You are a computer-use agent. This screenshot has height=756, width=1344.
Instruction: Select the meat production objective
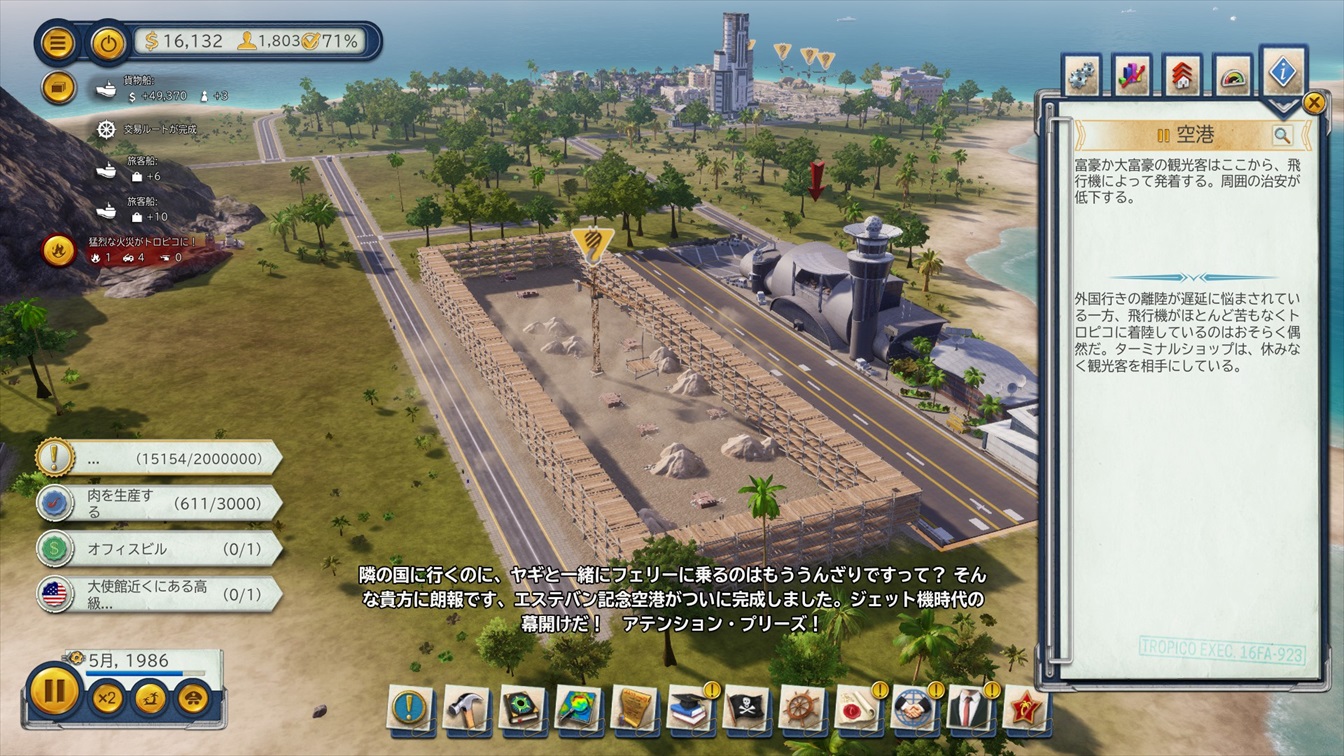pos(160,503)
